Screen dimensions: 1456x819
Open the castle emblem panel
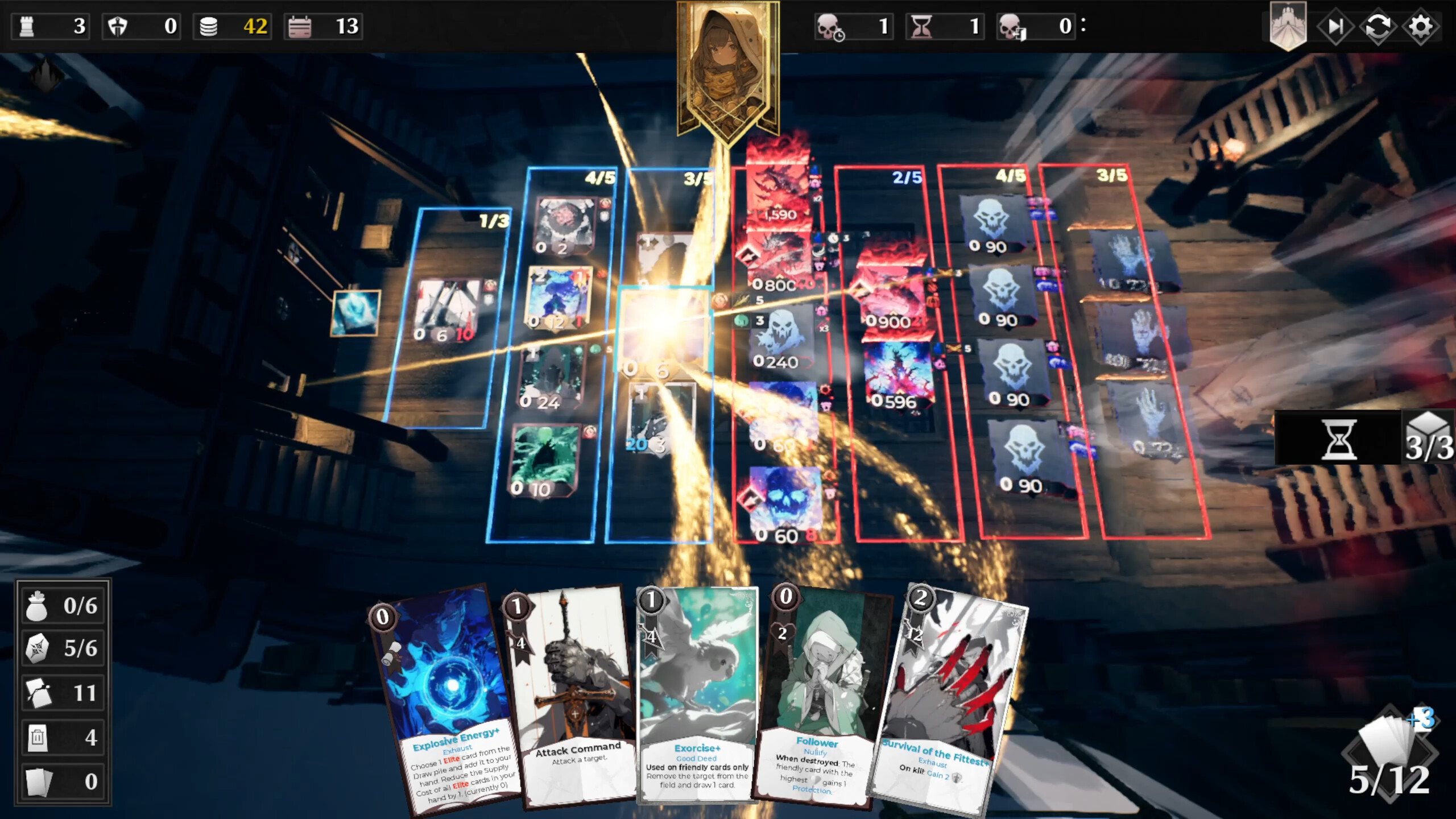pos(1288,26)
